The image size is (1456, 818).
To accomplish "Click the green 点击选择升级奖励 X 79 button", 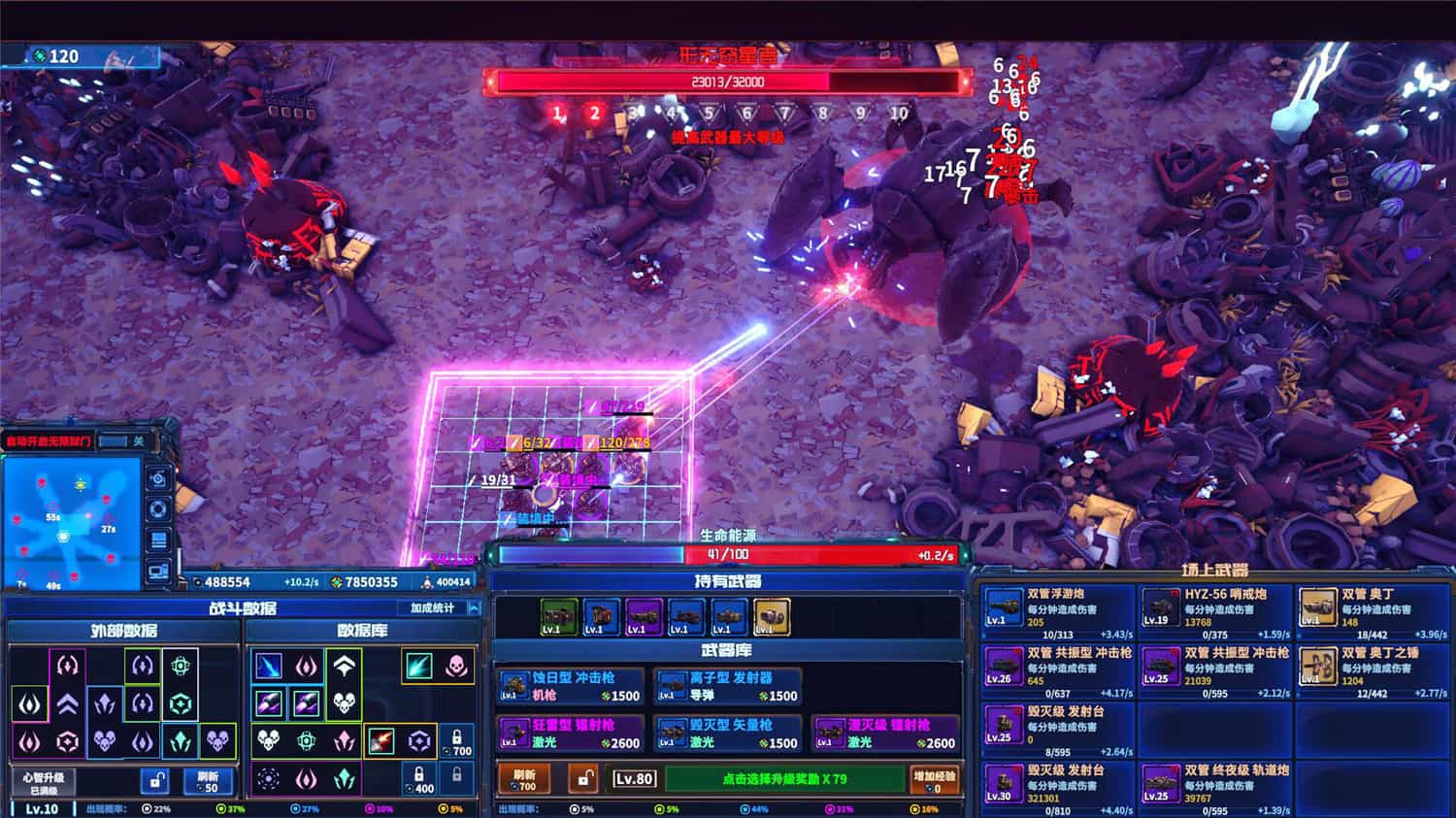I will click(786, 780).
